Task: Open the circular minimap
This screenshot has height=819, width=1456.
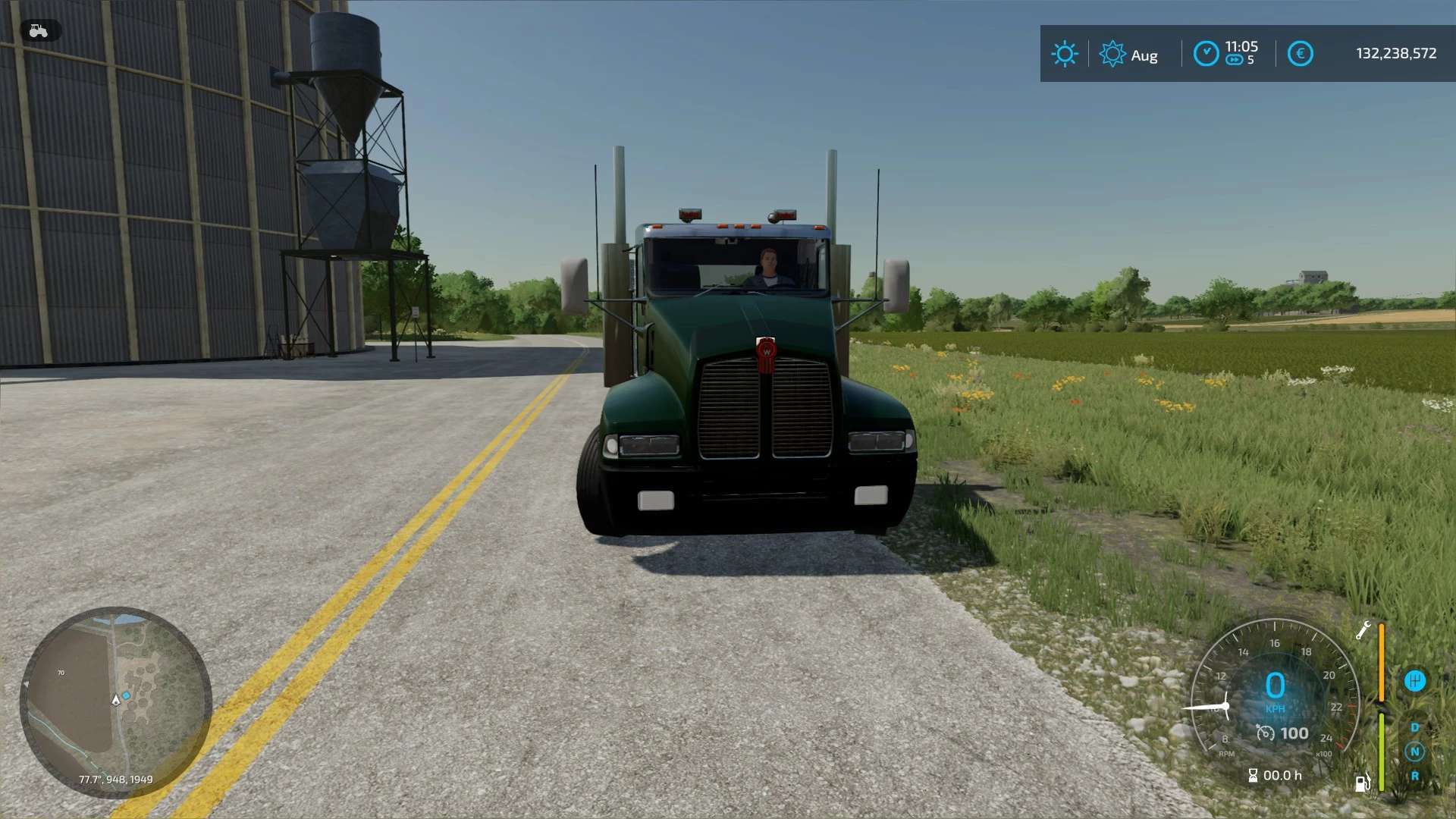Action: click(x=115, y=701)
